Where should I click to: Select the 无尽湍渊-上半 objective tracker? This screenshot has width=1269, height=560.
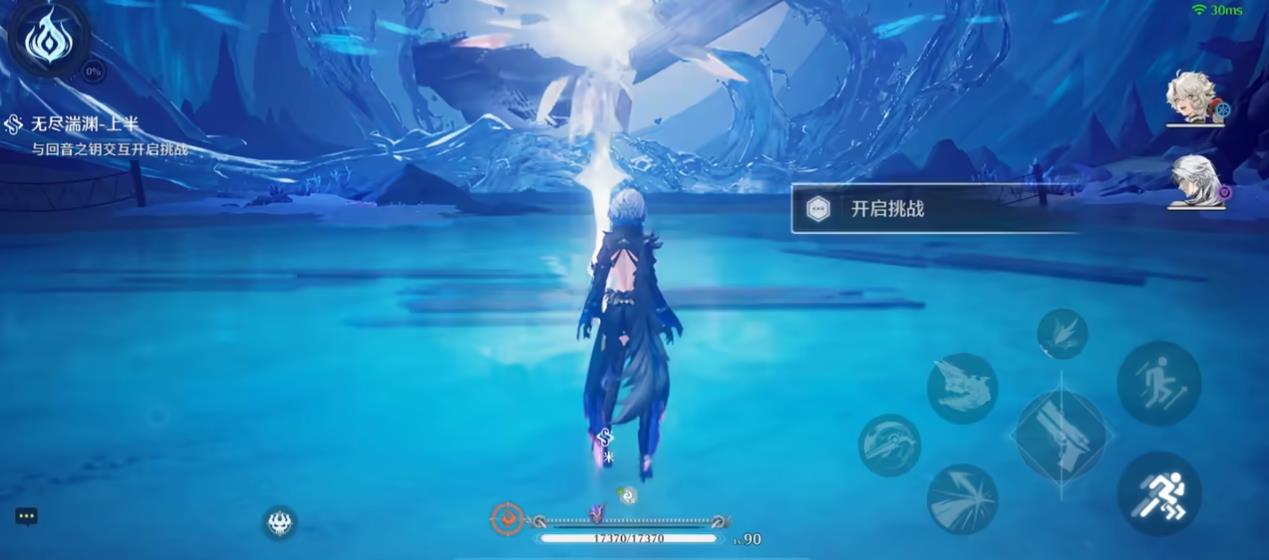click(84, 124)
